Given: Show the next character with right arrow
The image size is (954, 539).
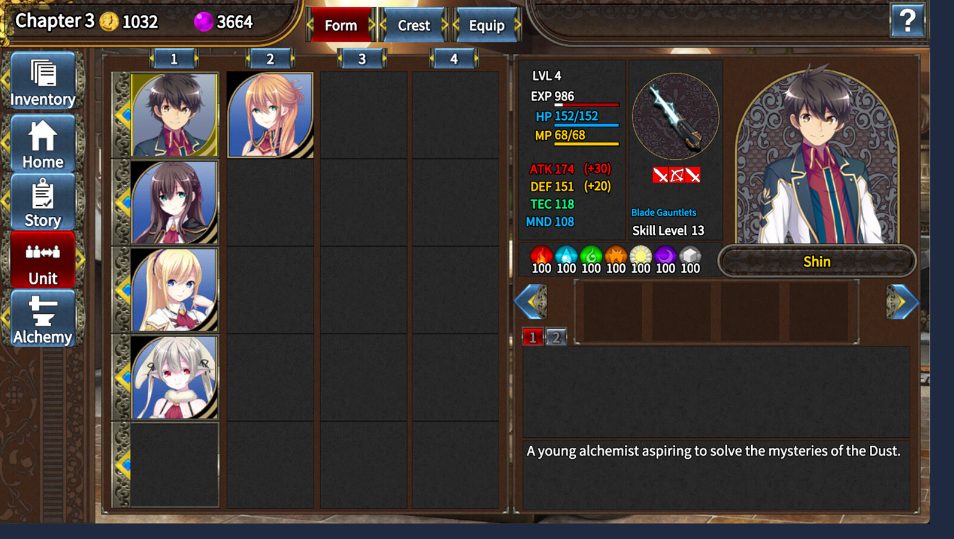Looking at the screenshot, I should pos(902,301).
